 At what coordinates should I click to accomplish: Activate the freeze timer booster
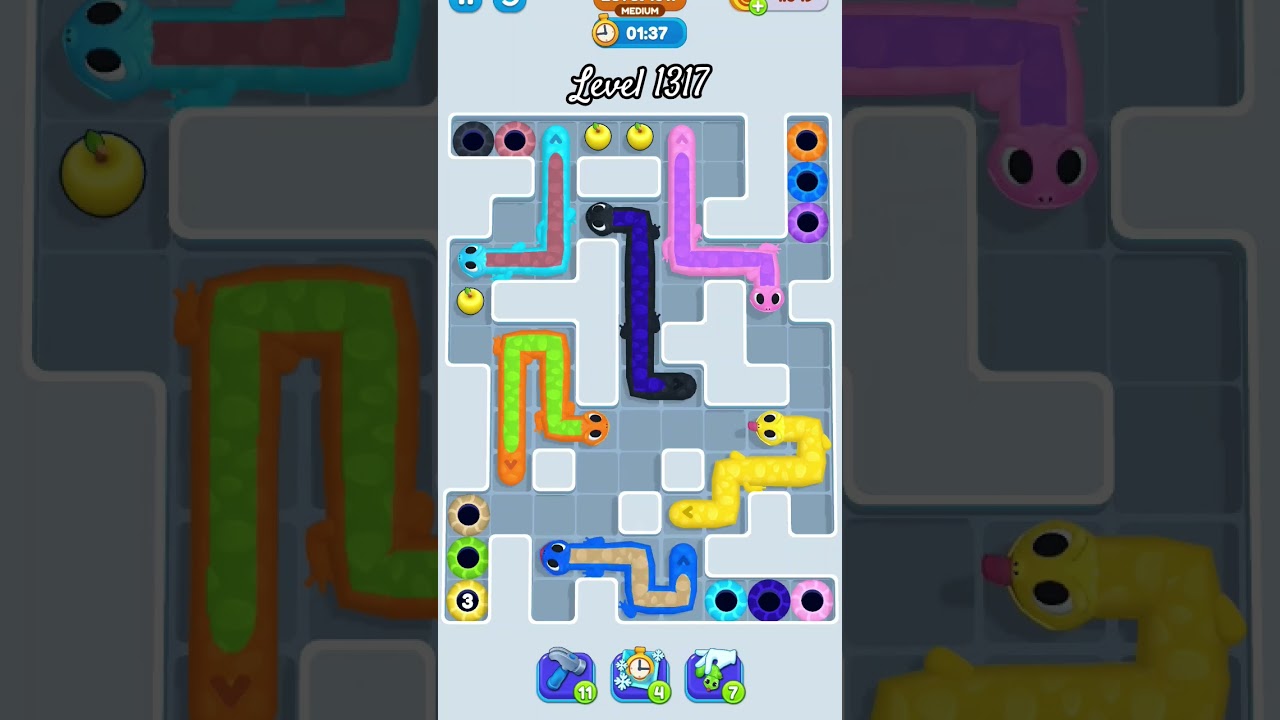click(639, 673)
